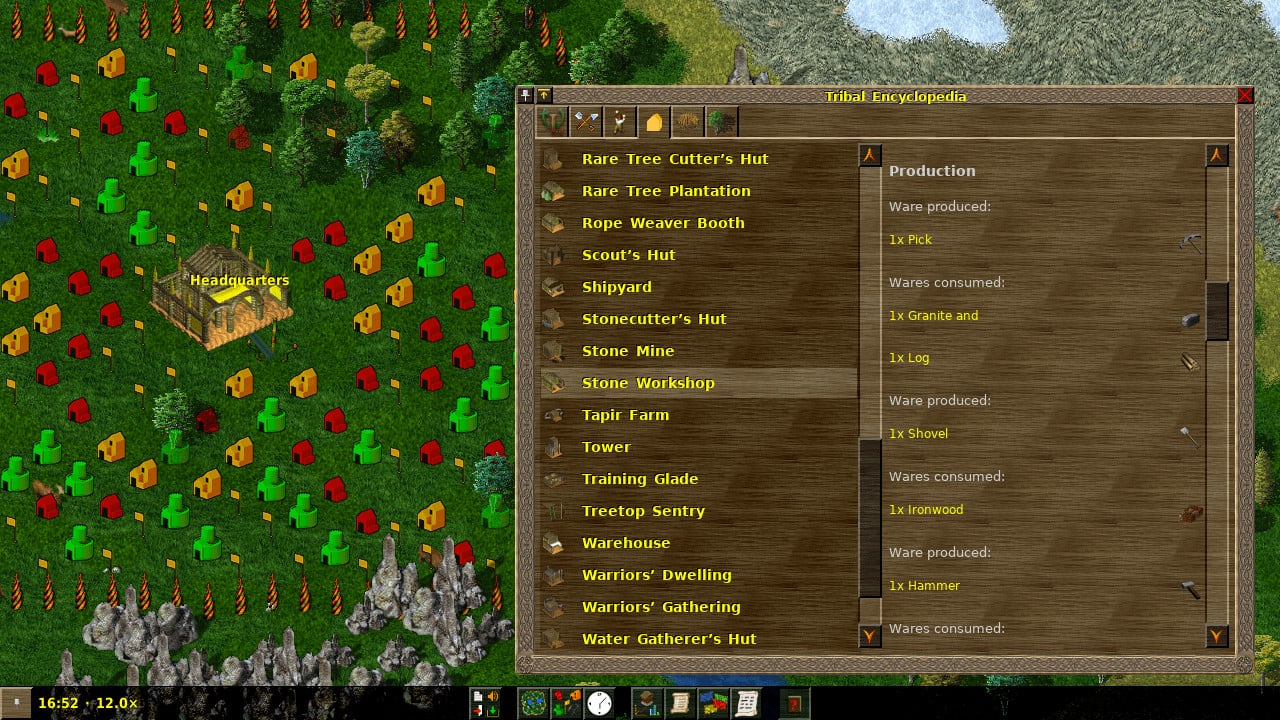
Task: Select the Trees tab in the encyclopedia
Action: (720, 120)
